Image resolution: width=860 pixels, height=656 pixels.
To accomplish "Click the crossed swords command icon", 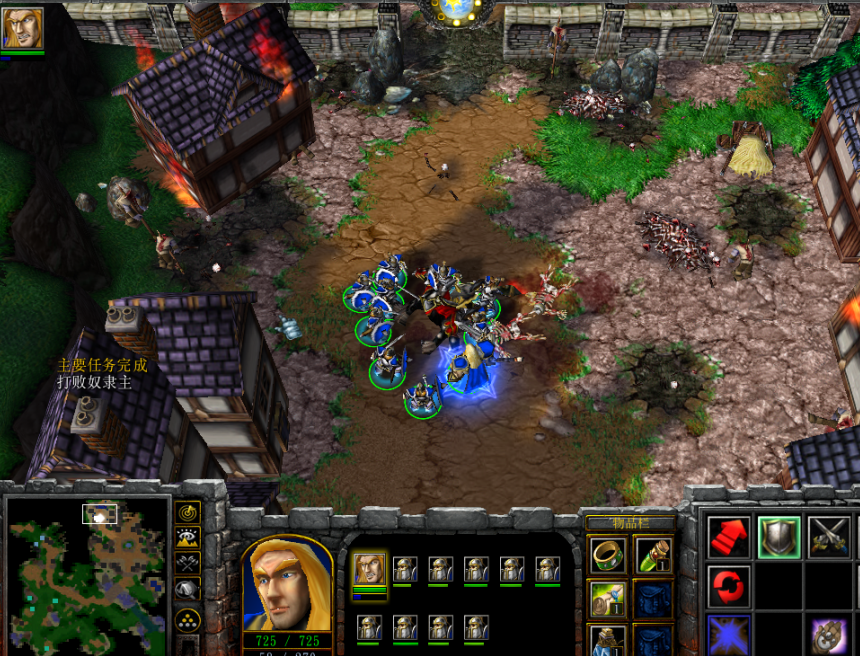I will pos(828,538).
